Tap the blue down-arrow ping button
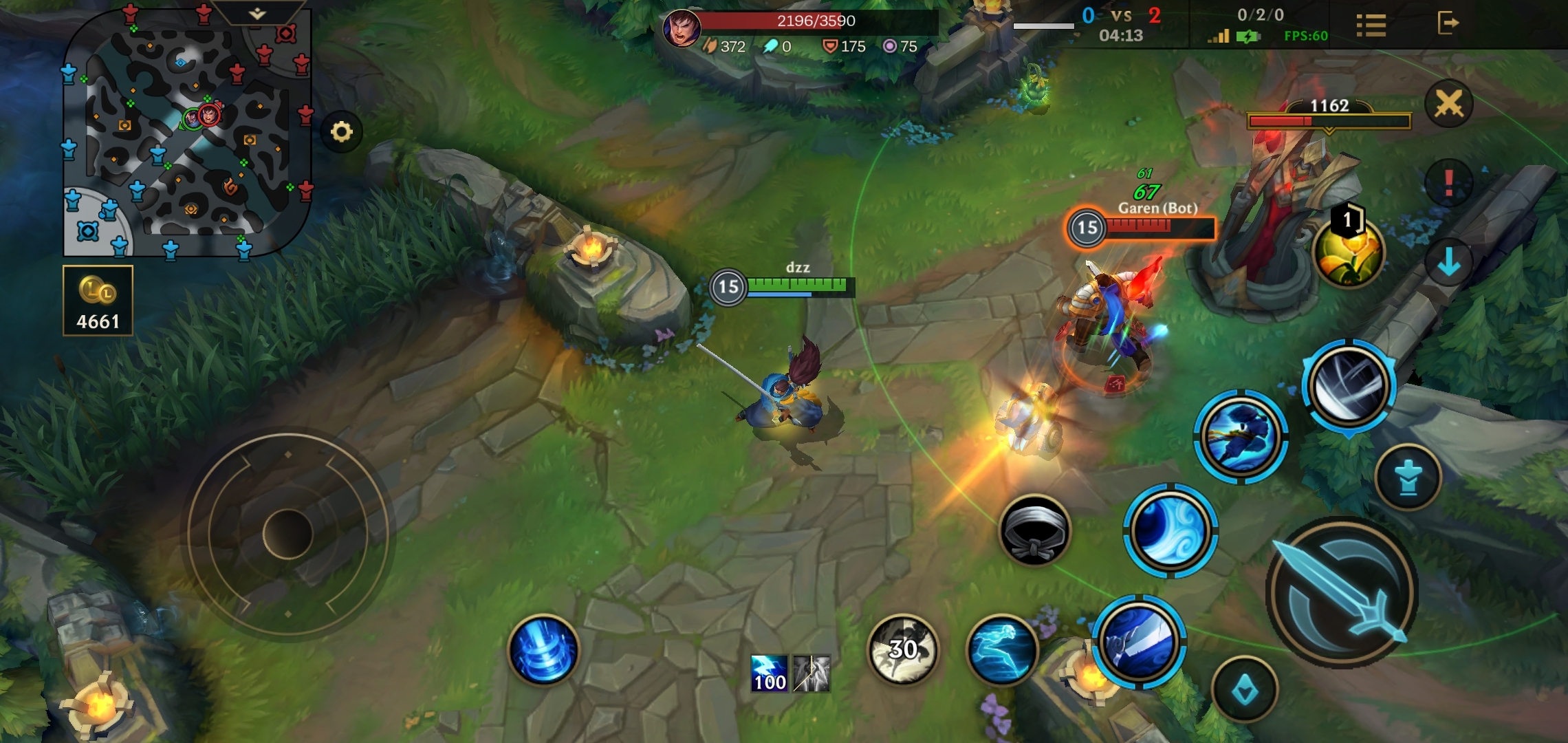 1448,262
